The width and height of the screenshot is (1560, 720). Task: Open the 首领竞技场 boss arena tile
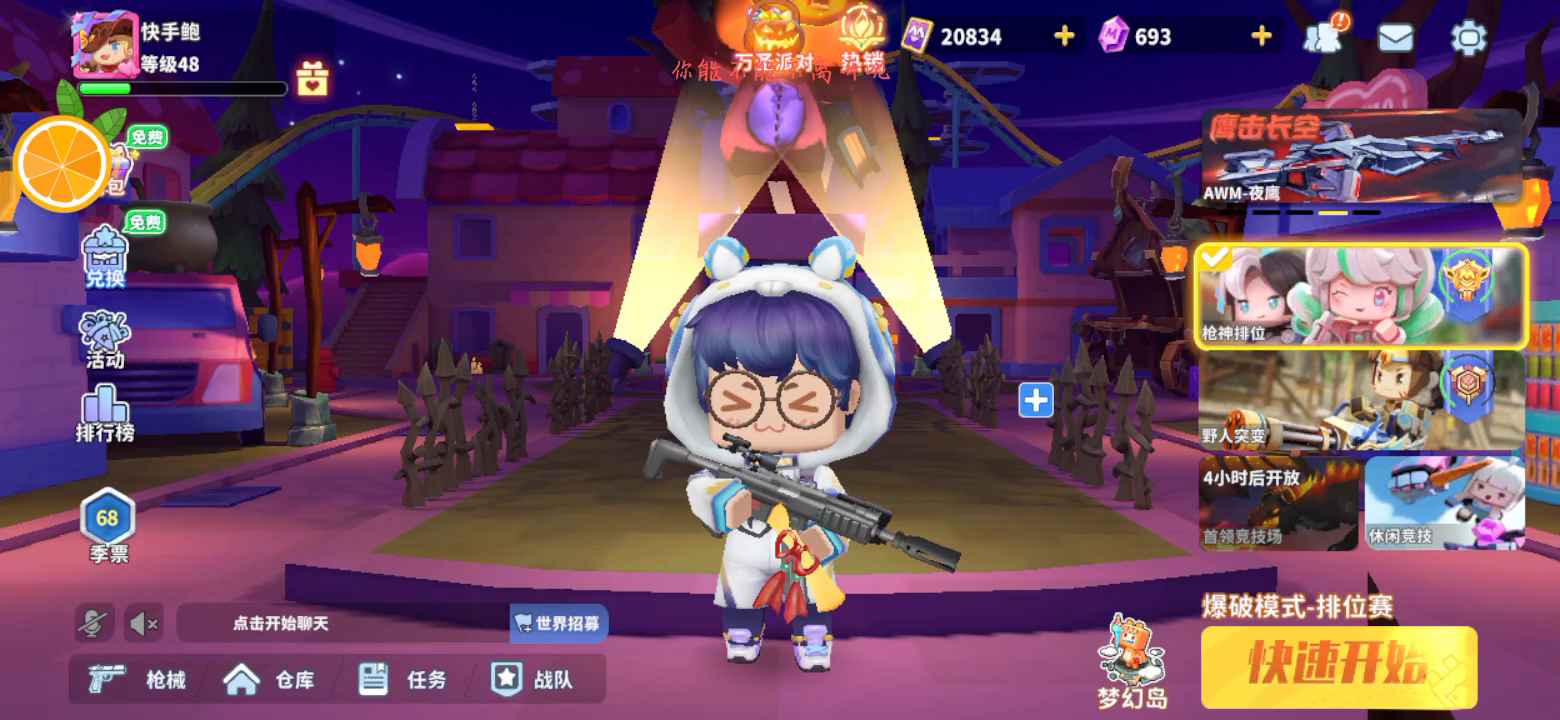[x=1278, y=503]
